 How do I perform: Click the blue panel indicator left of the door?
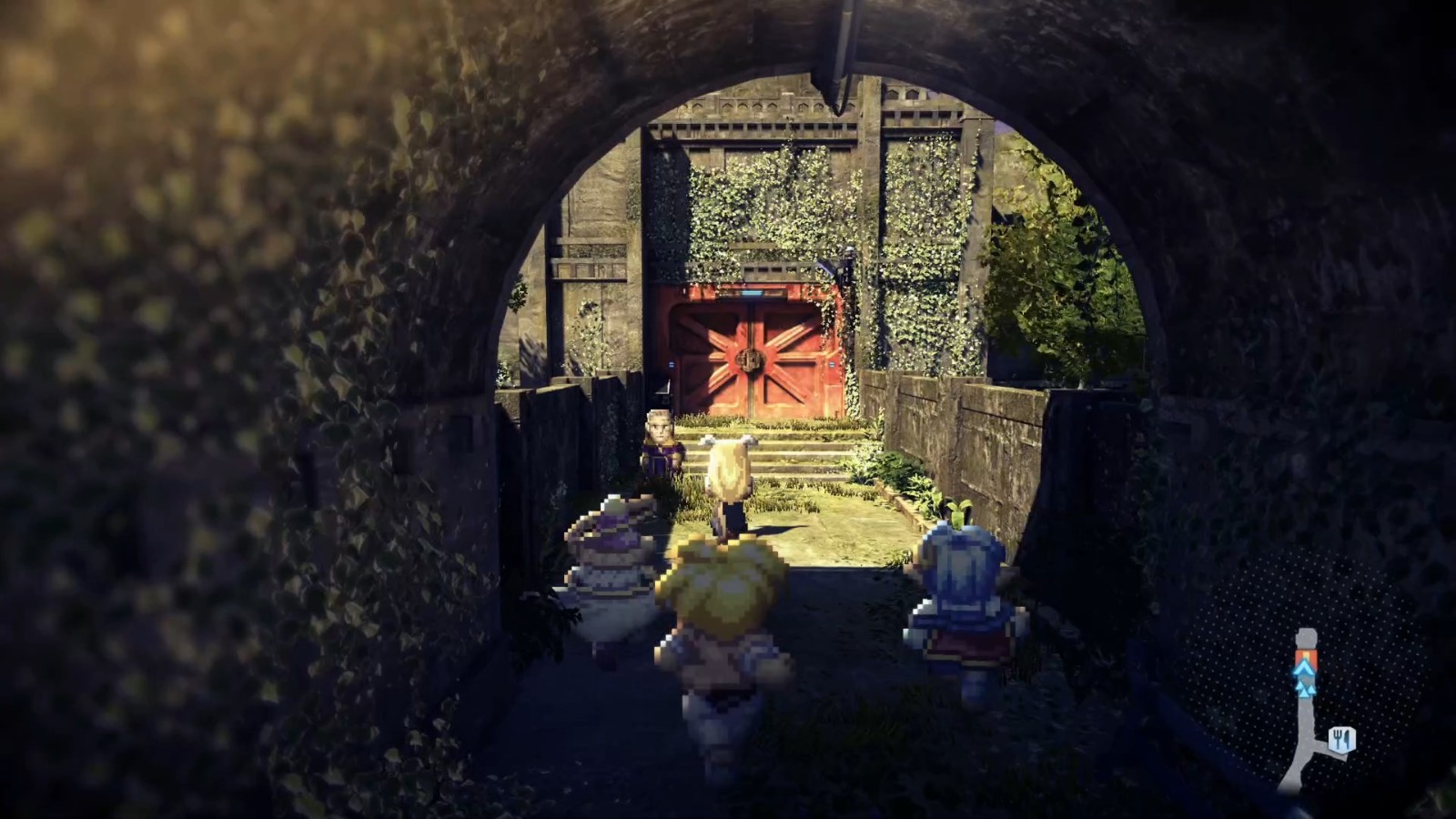click(672, 363)
